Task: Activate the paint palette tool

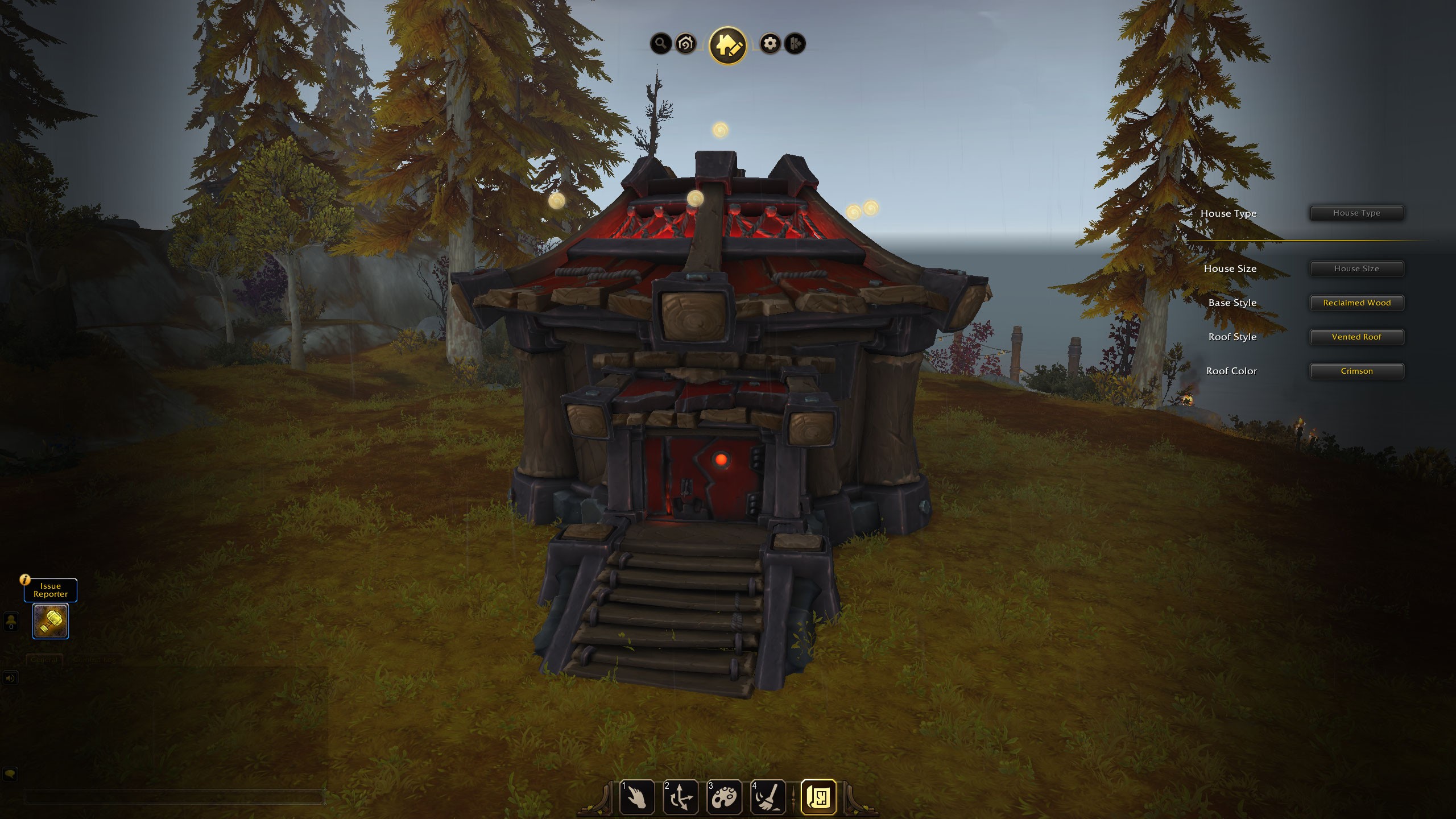Action: click(x=724, y=797)
